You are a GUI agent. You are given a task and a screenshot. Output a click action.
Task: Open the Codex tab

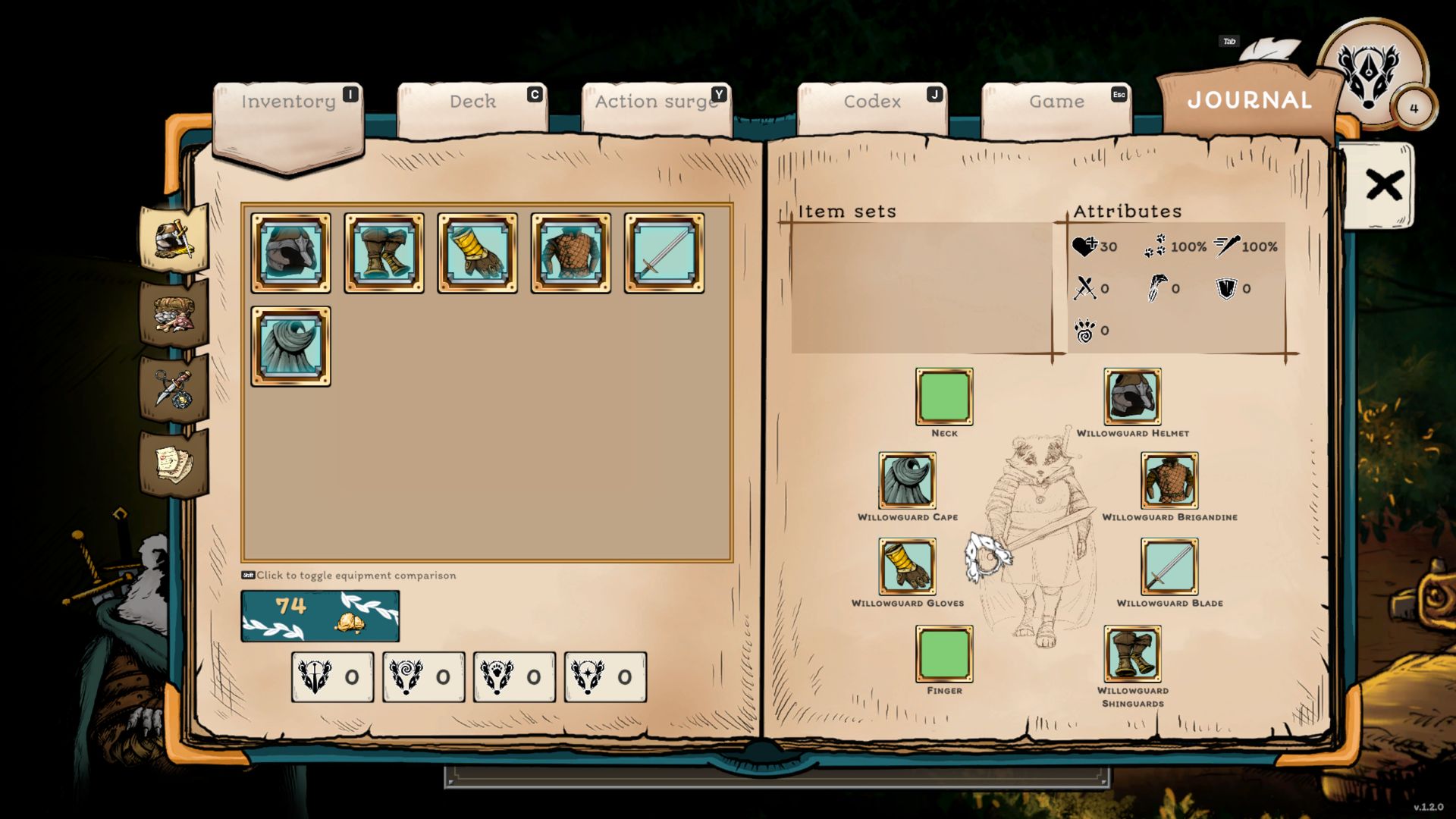pos(872,102)
